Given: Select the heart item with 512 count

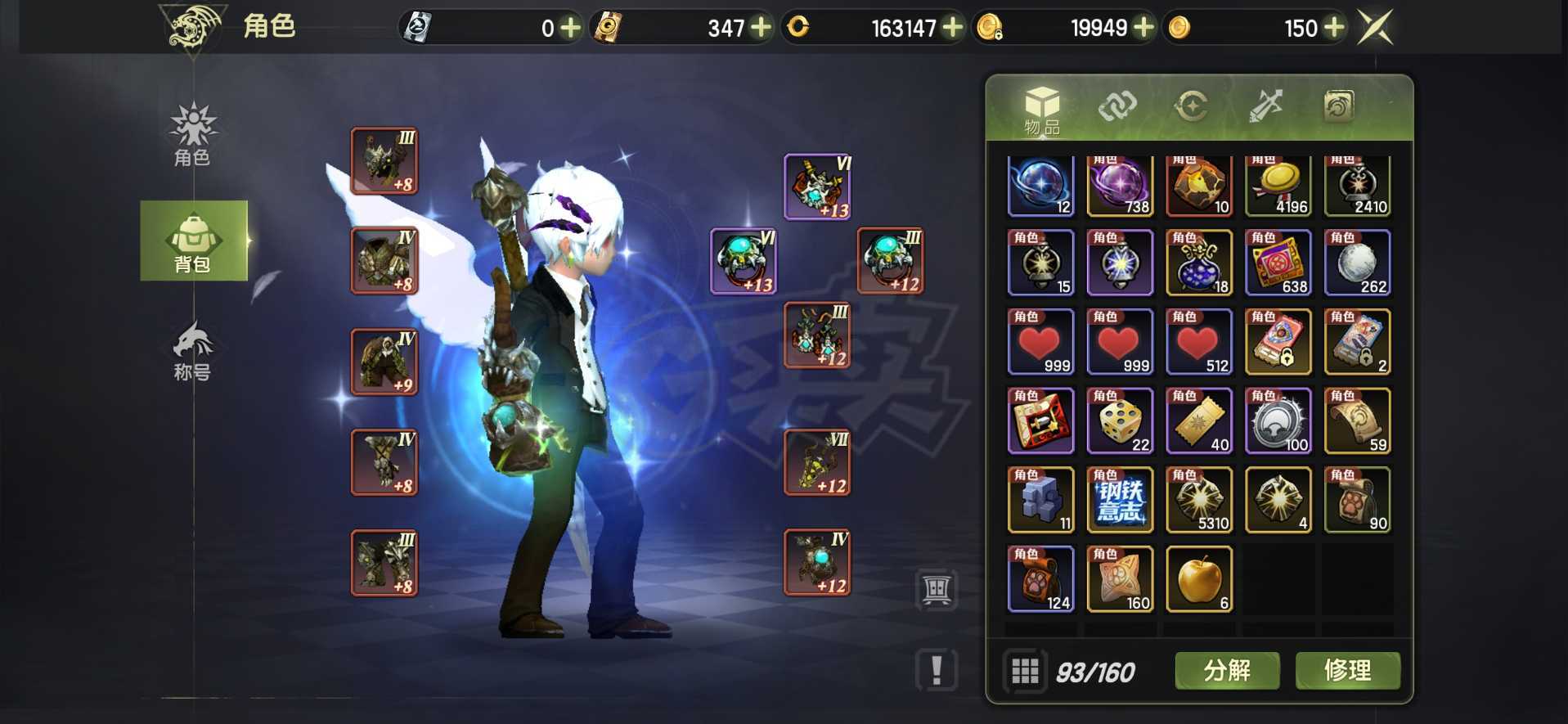Looking at the screenshot, I should click(x=1198, y=342).
